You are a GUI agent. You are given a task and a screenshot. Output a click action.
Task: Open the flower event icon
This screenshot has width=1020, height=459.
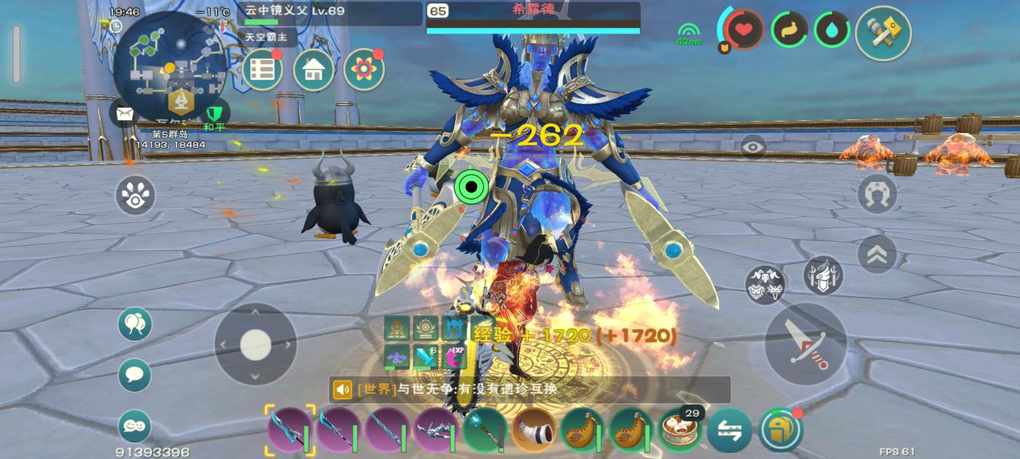[364, 70]
